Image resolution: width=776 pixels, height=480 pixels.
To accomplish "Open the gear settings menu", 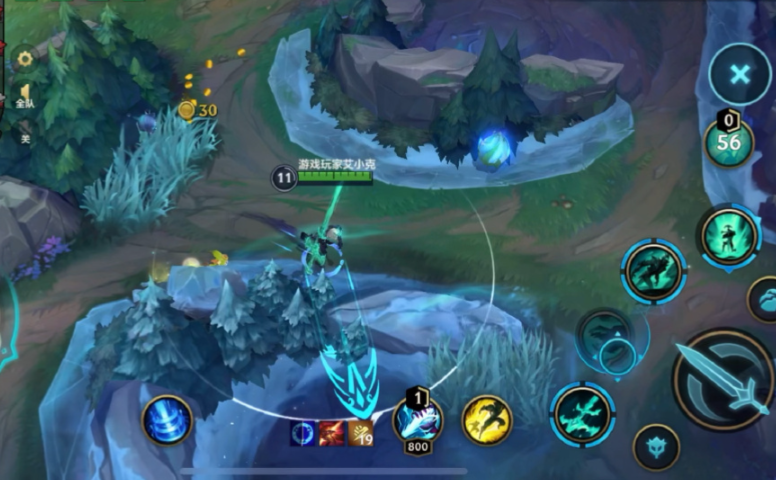I will point(25,59).
